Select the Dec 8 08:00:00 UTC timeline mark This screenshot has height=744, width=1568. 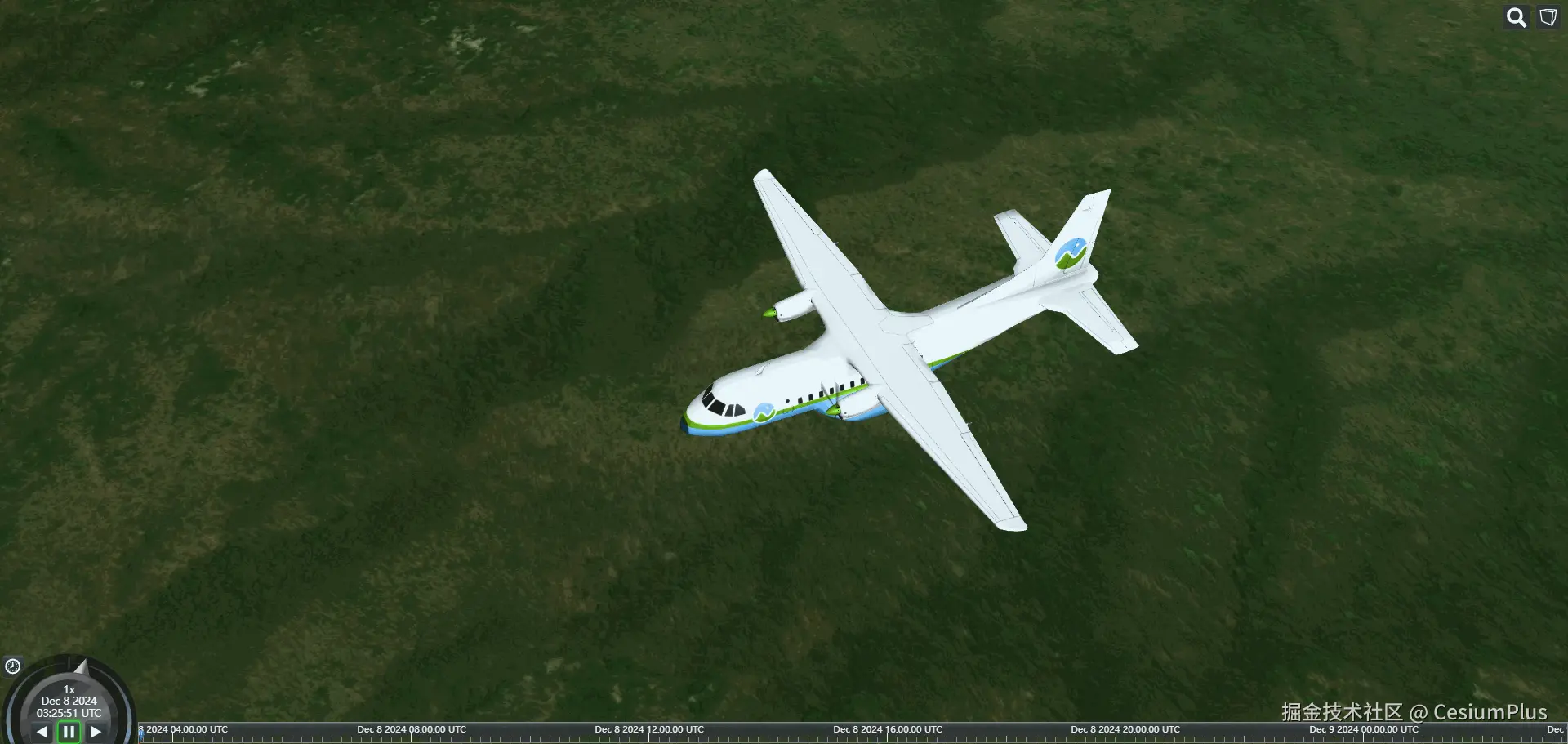point(411,733)
